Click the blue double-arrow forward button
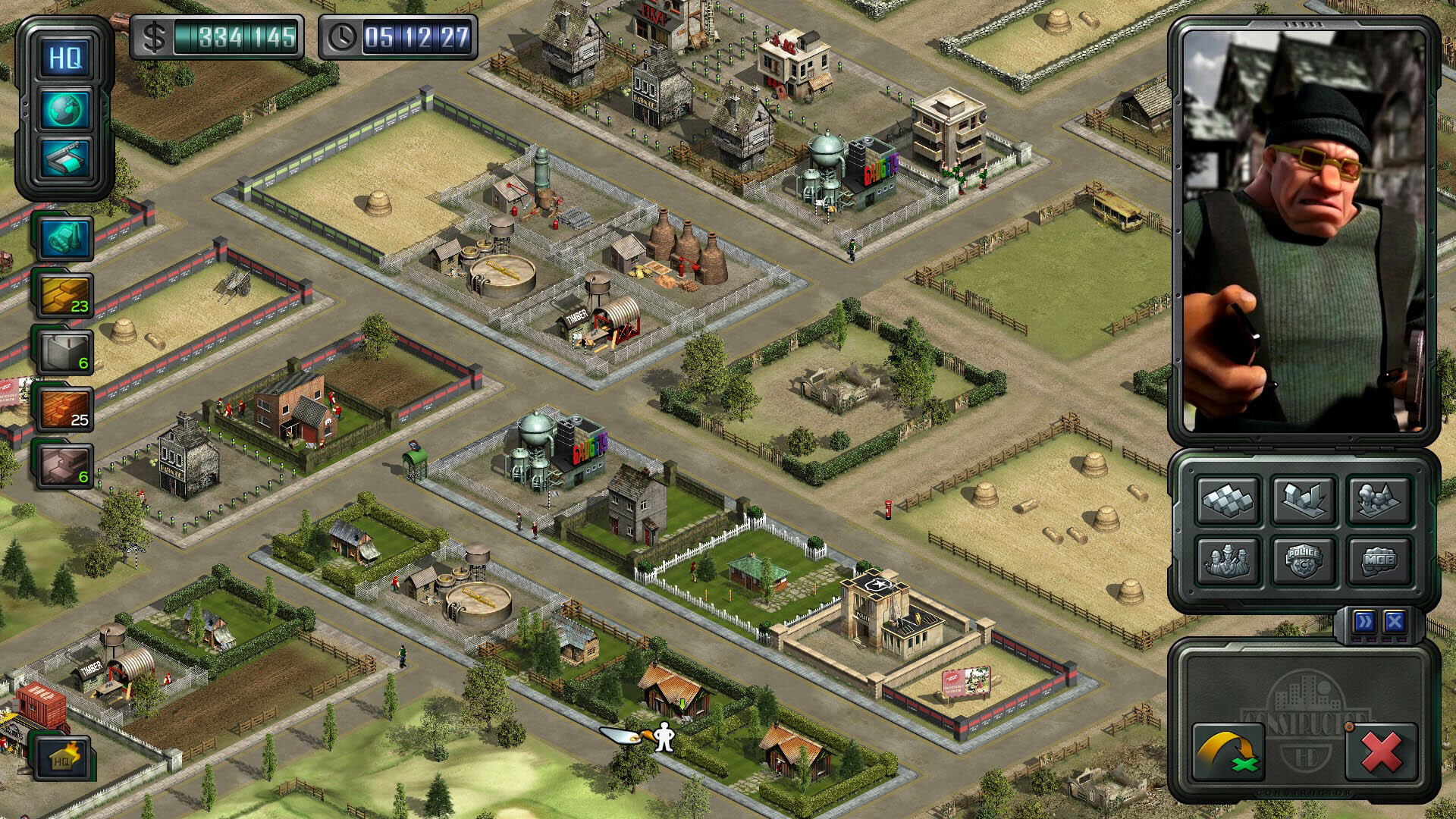1456x819 pixels. tap(1364, 623)
